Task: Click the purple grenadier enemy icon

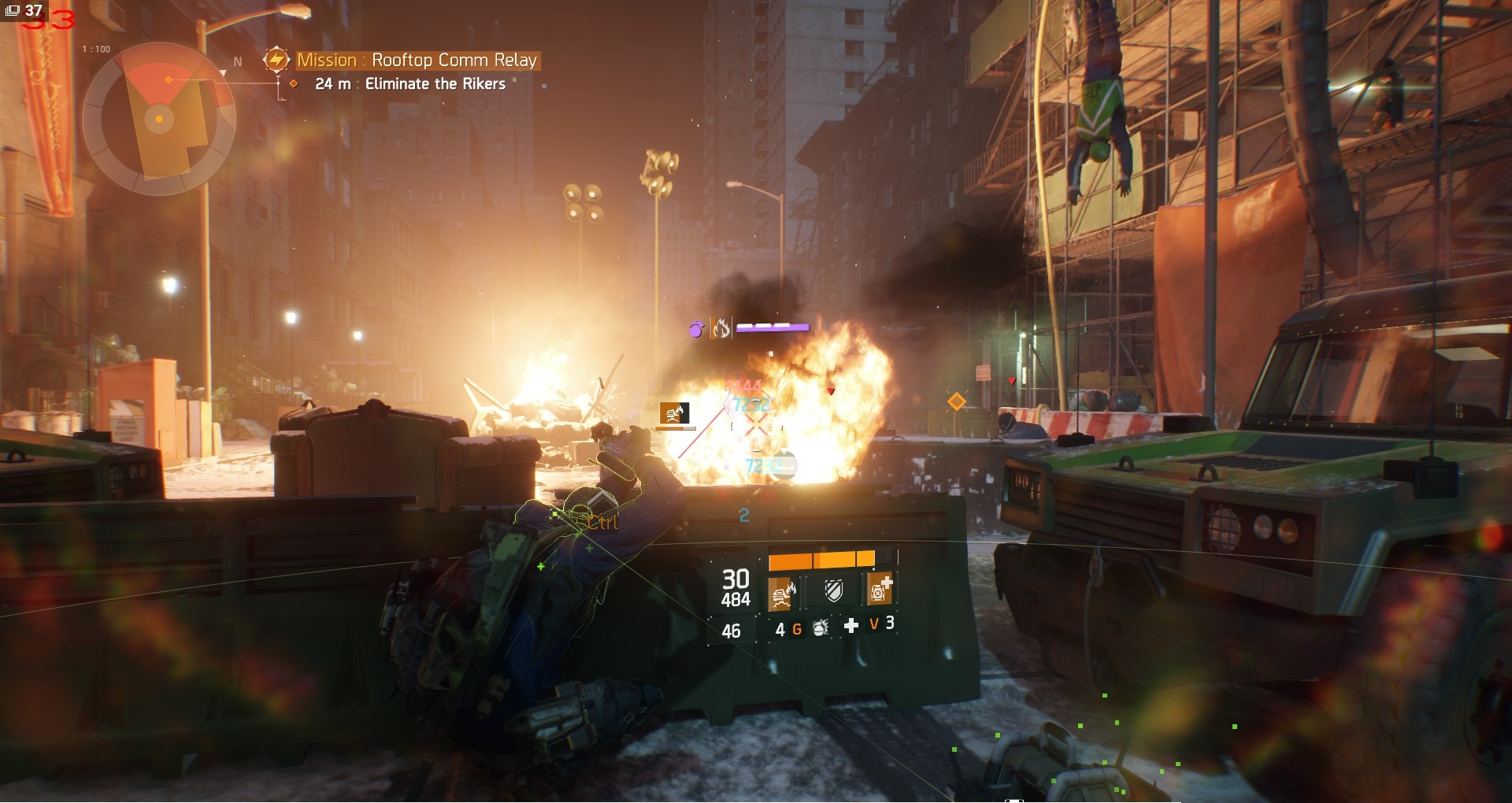Action: point(696,328)
